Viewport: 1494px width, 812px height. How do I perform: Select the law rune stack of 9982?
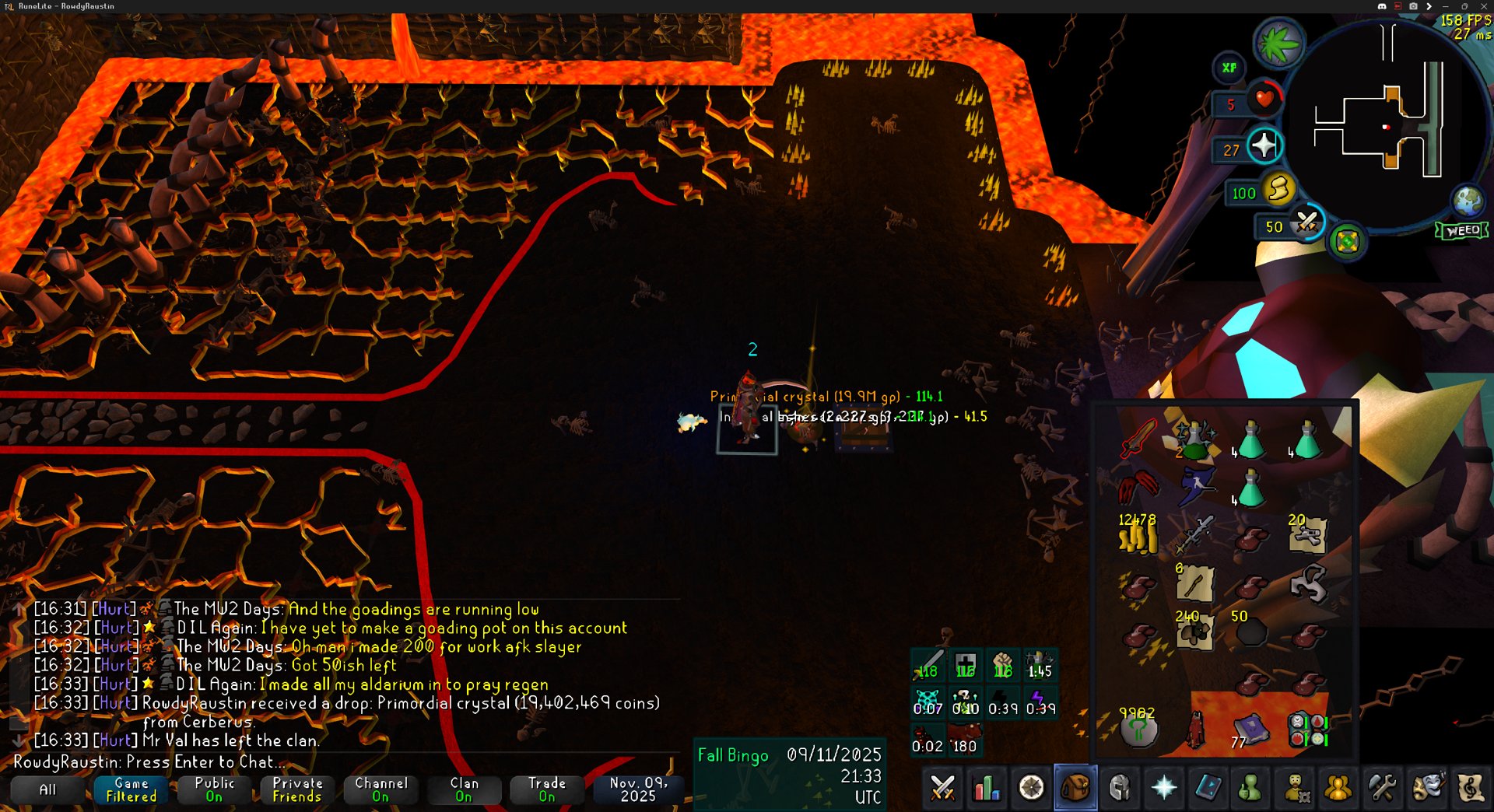click(x=1138, y=730)
